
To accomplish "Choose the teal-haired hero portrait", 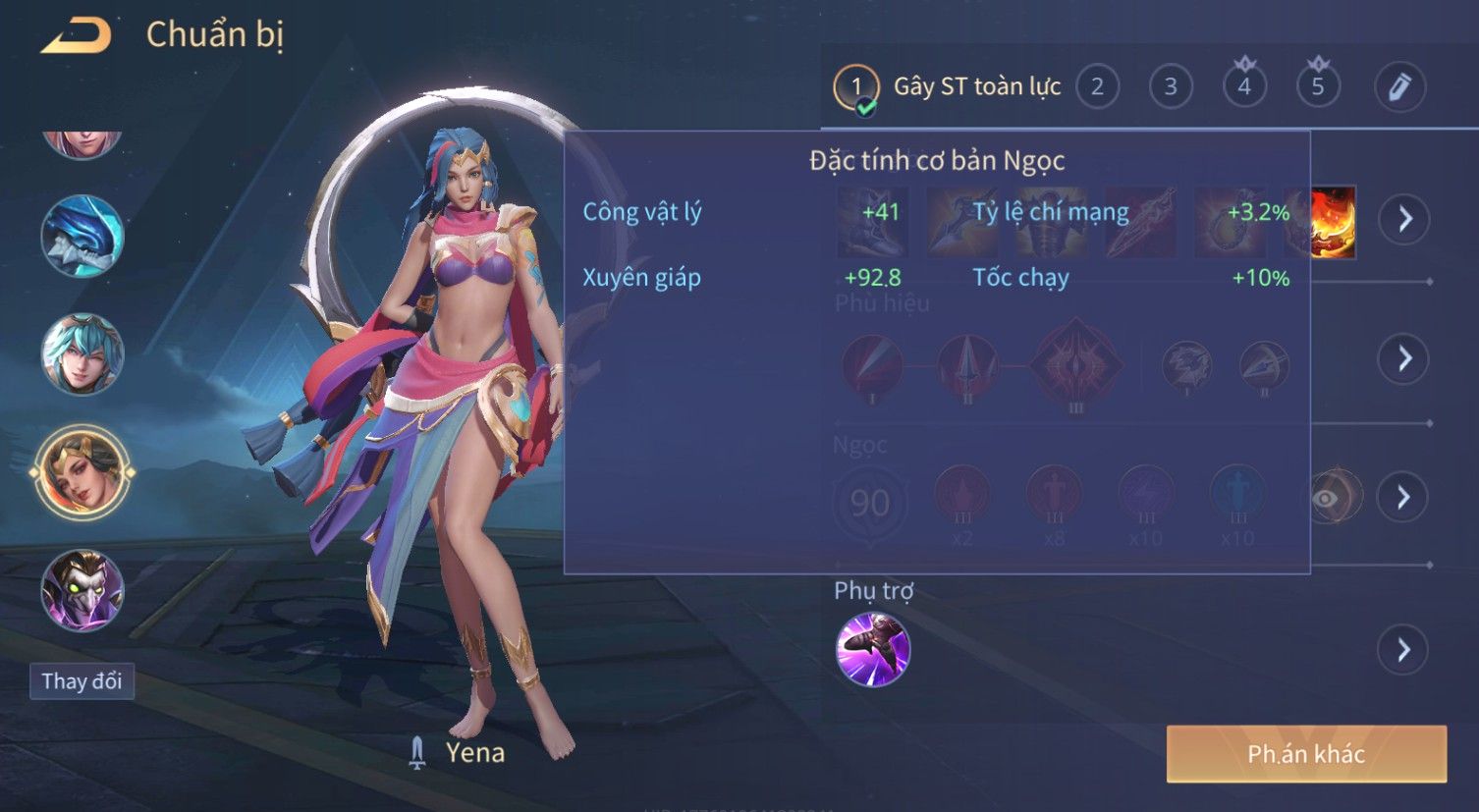I will (82, 353).
